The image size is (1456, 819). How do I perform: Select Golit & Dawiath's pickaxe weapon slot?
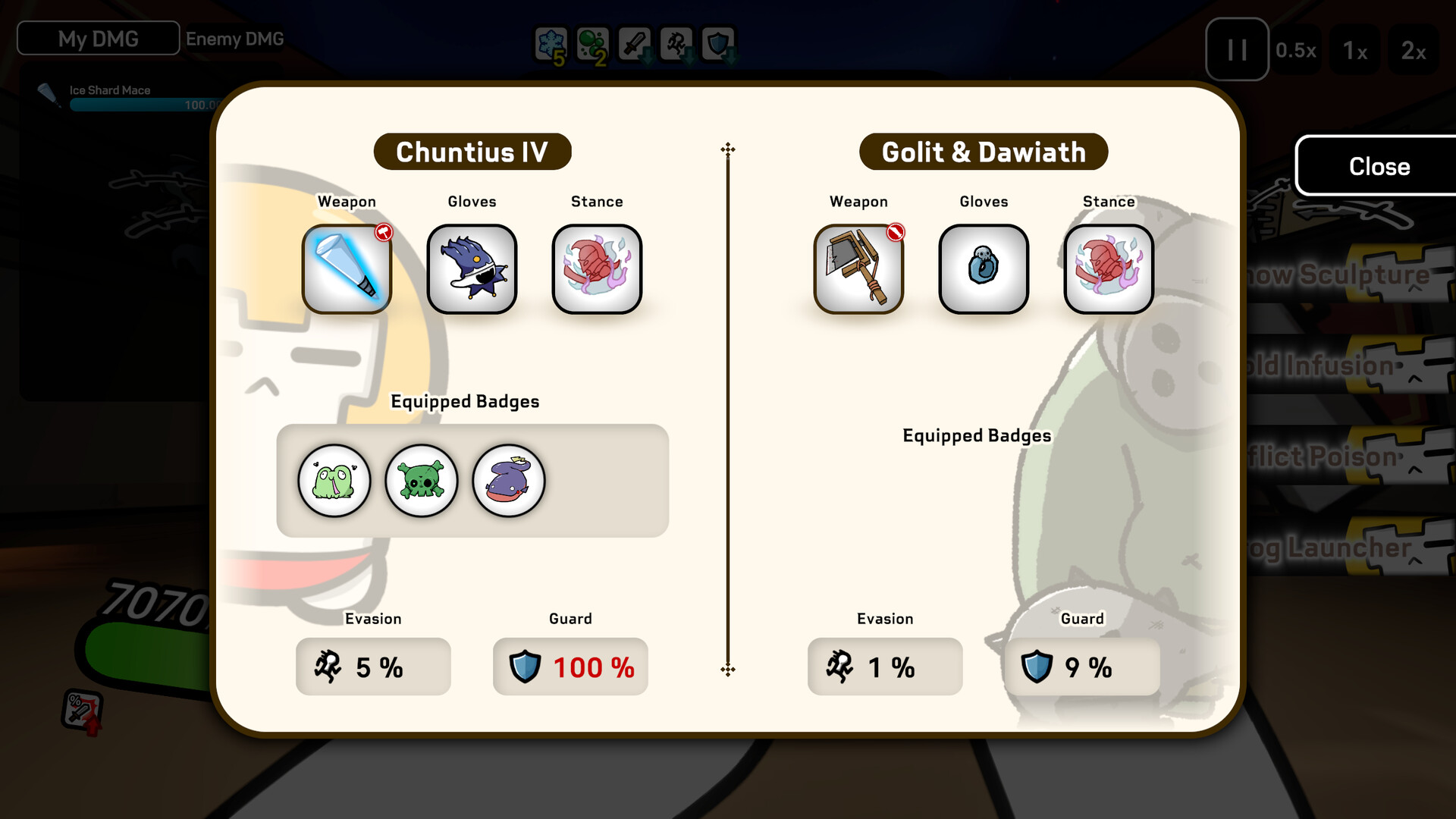[858, 269]
